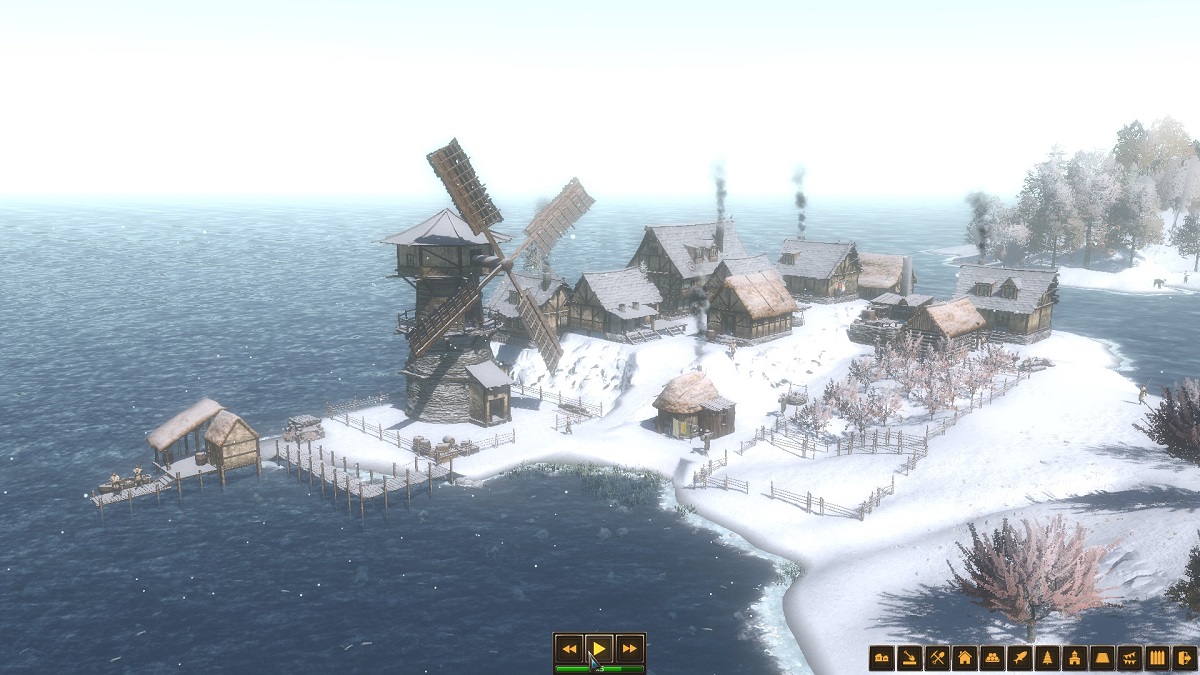Click the exit door icon
The height and width of the screenshot is (675, 1200).
[x=1184, y=658]
